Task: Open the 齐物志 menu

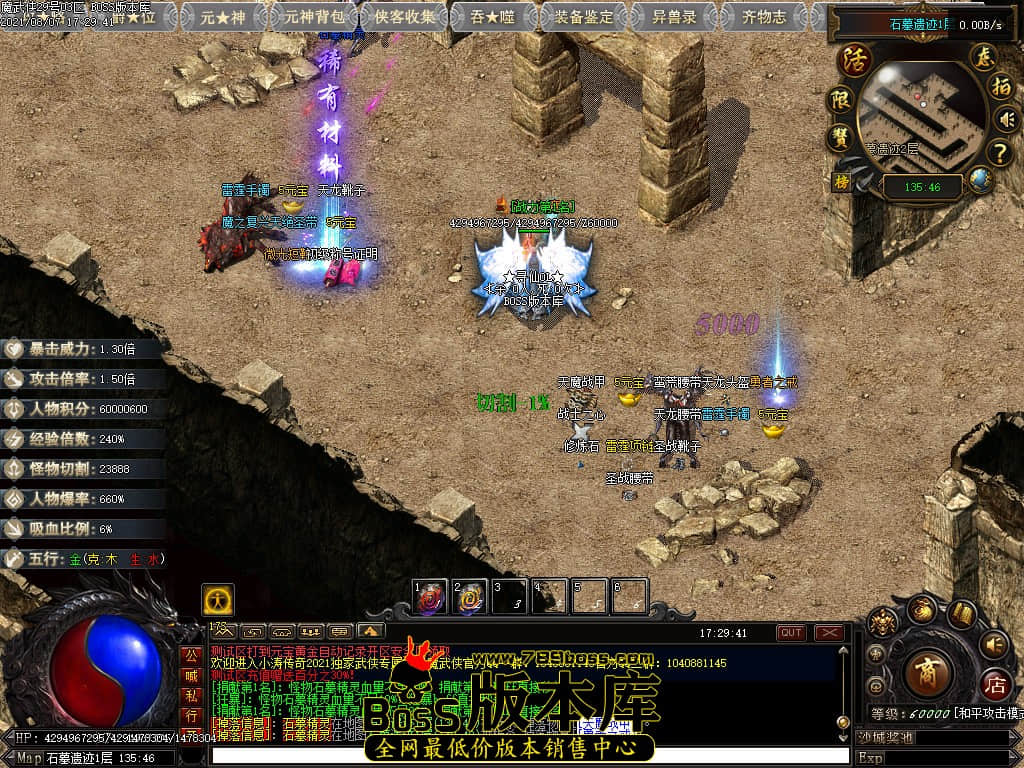Action: (x=765, y=17)
